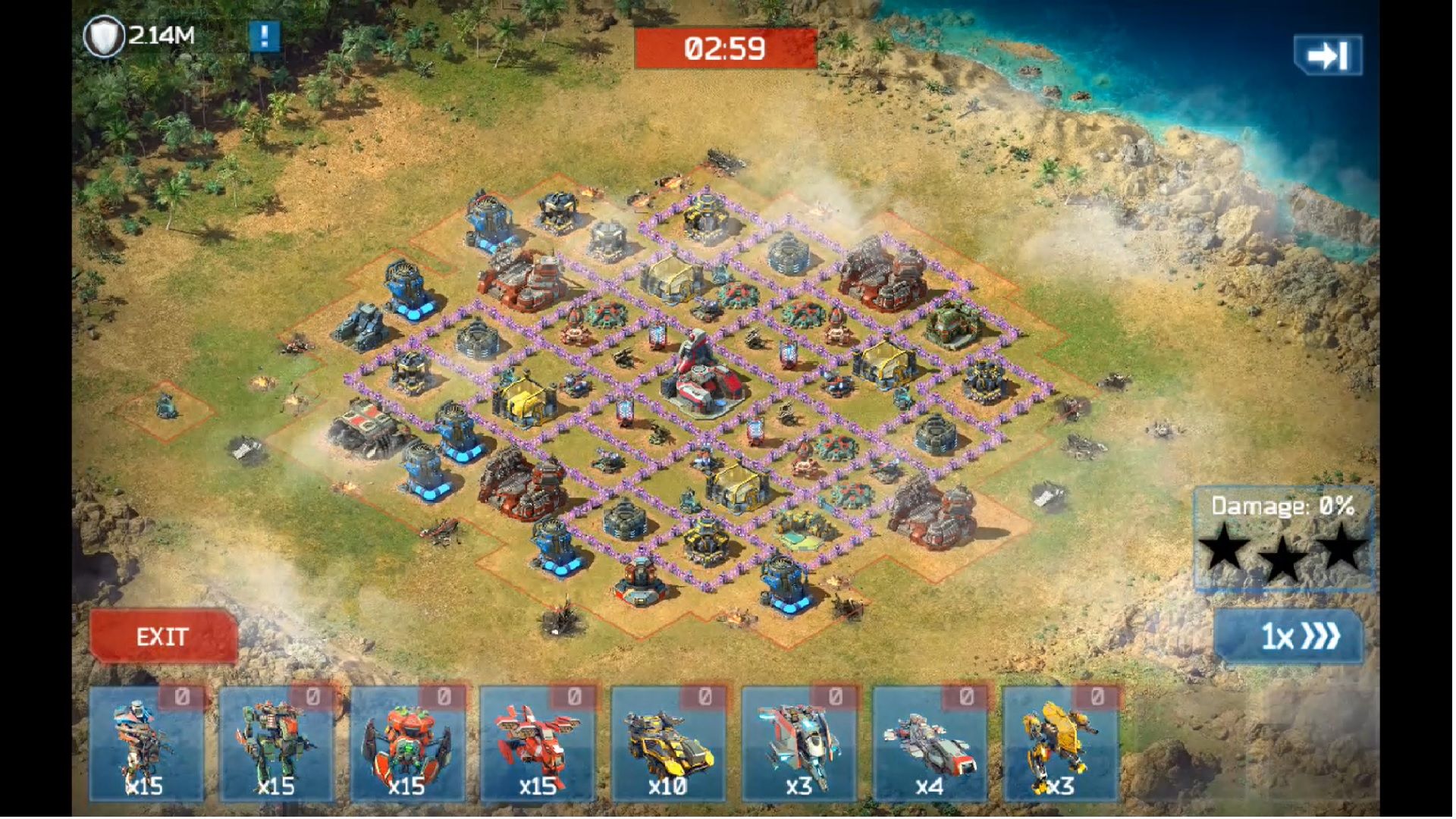Pick the yellow heavy mech unit card
1456x819 pixels.
1060,745
